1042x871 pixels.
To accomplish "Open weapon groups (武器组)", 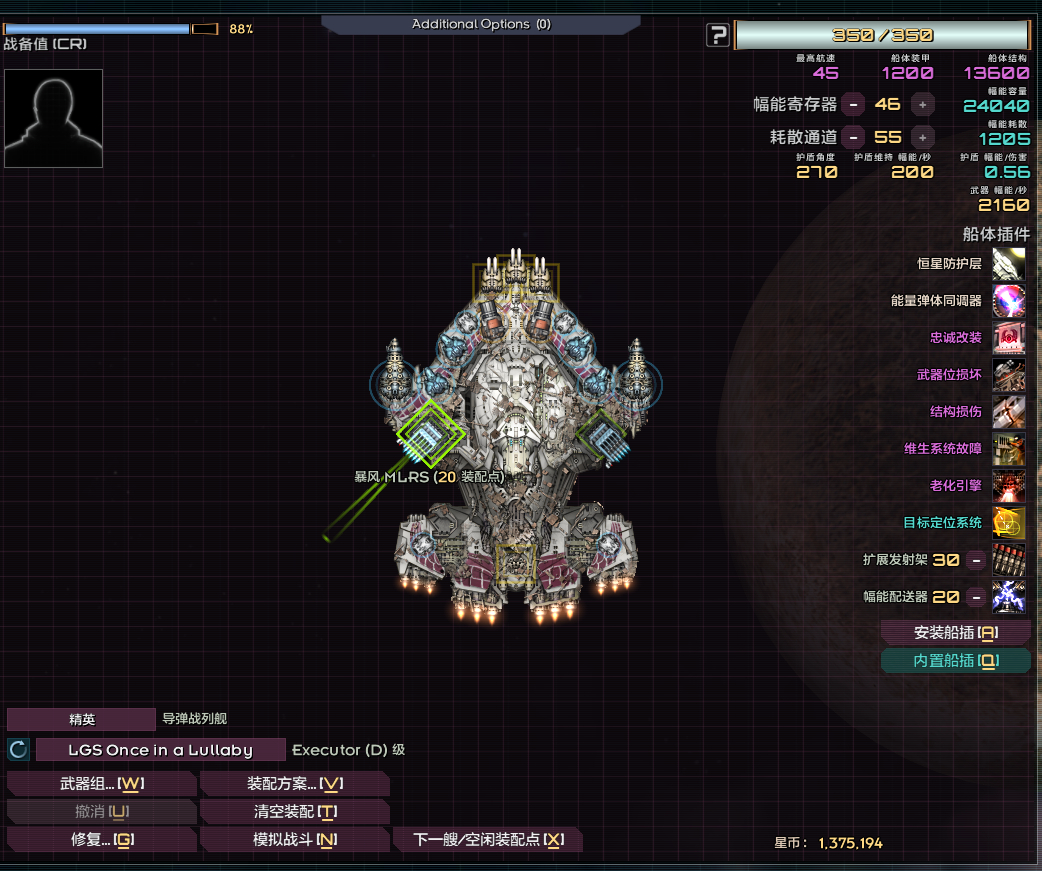I will (x=101, y=784).
